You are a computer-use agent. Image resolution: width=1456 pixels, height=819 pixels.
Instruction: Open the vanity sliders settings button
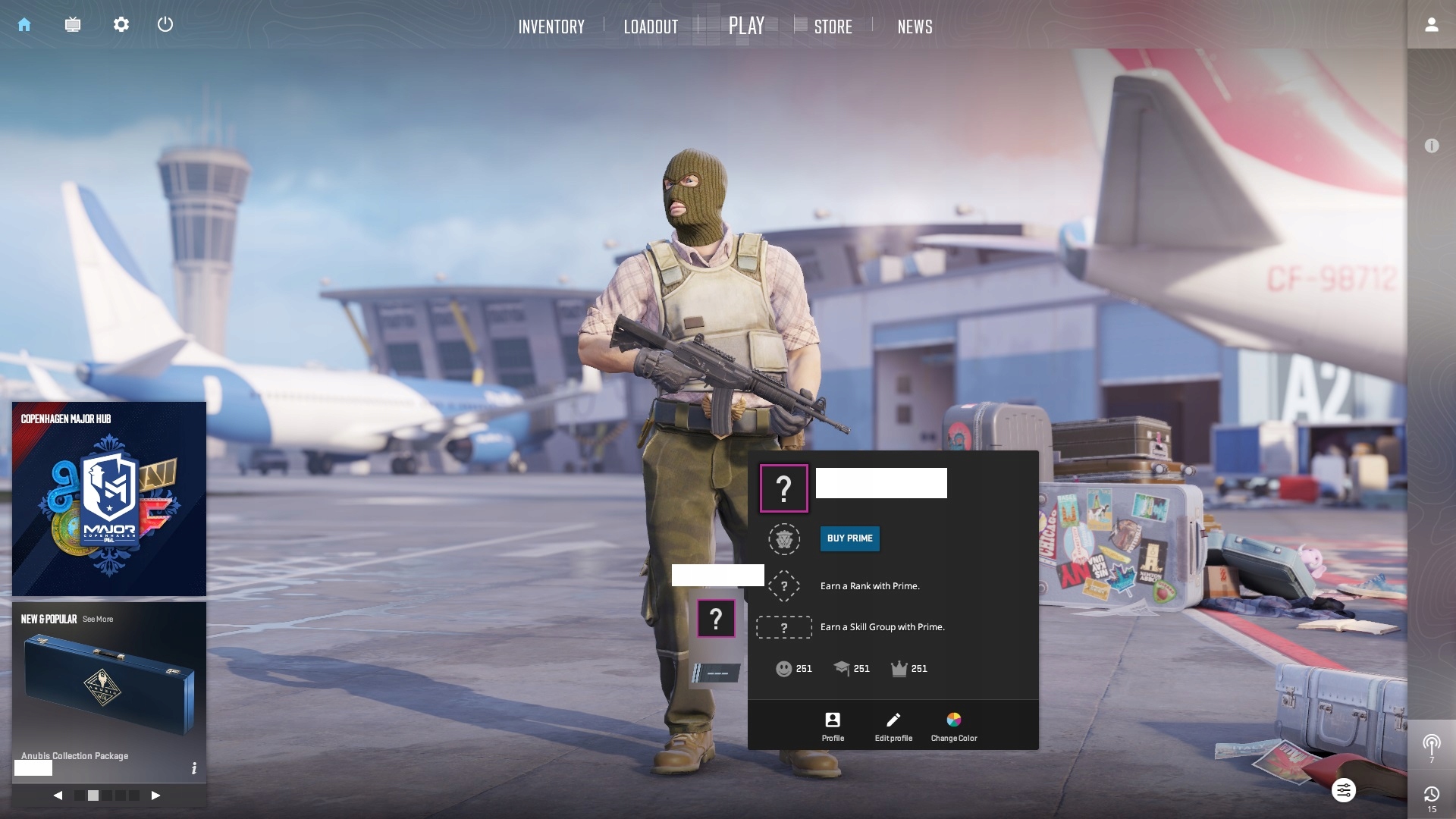pos(1343,791)
